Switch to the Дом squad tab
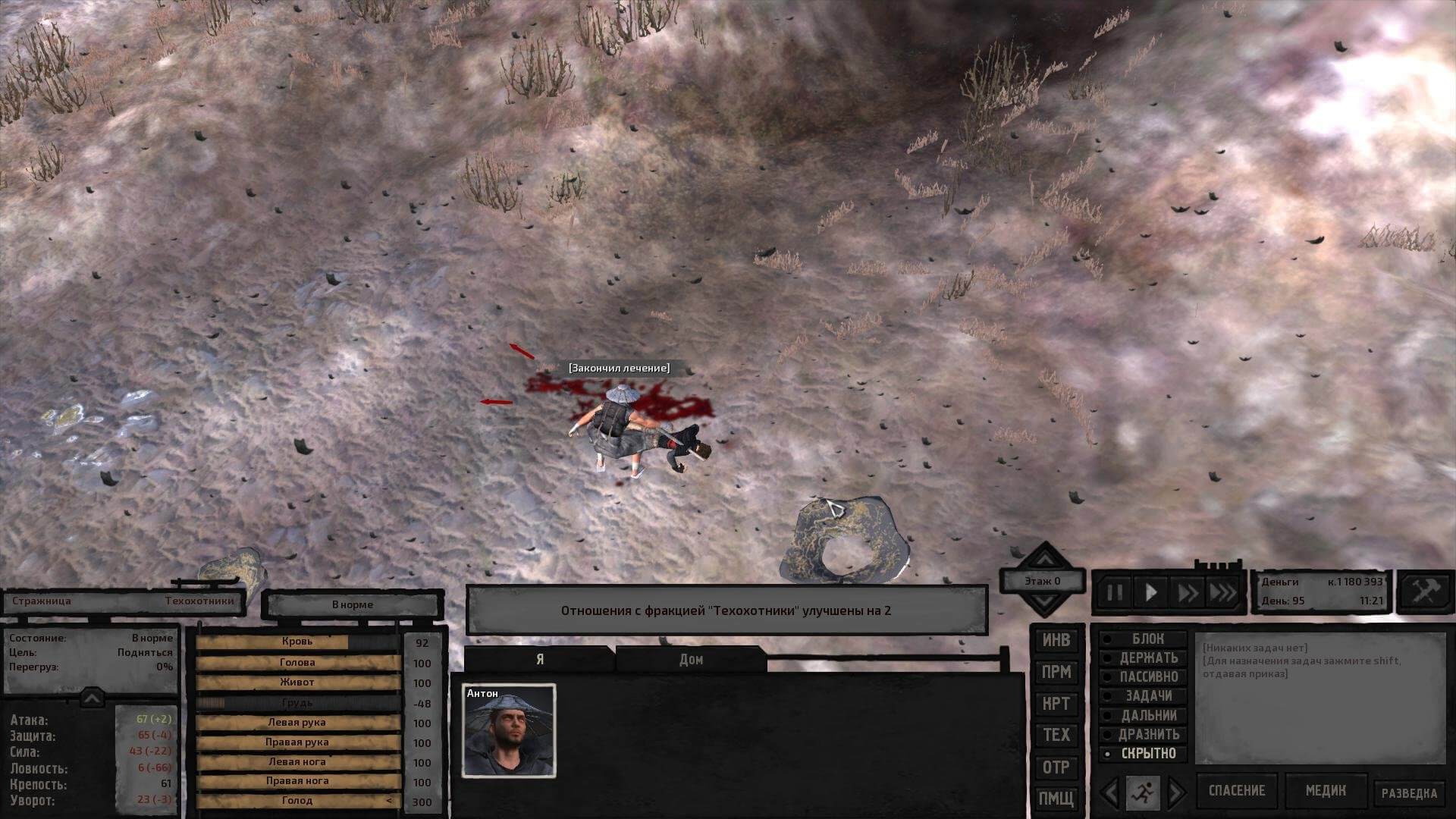 [691, 660]
